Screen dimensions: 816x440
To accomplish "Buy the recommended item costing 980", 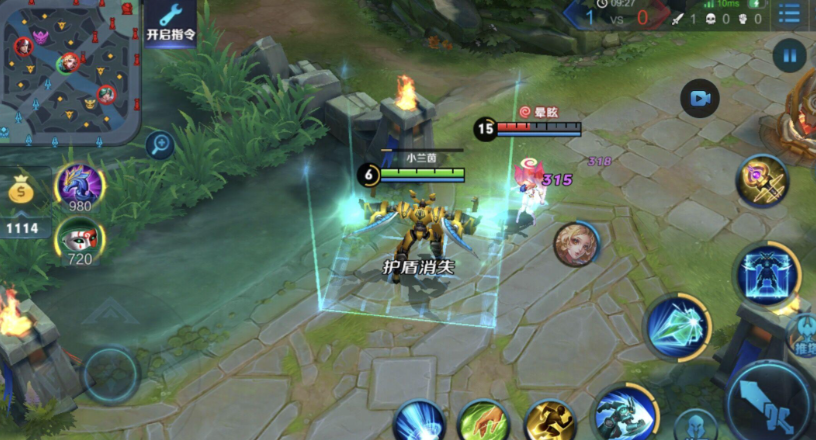I will [80, 185].
